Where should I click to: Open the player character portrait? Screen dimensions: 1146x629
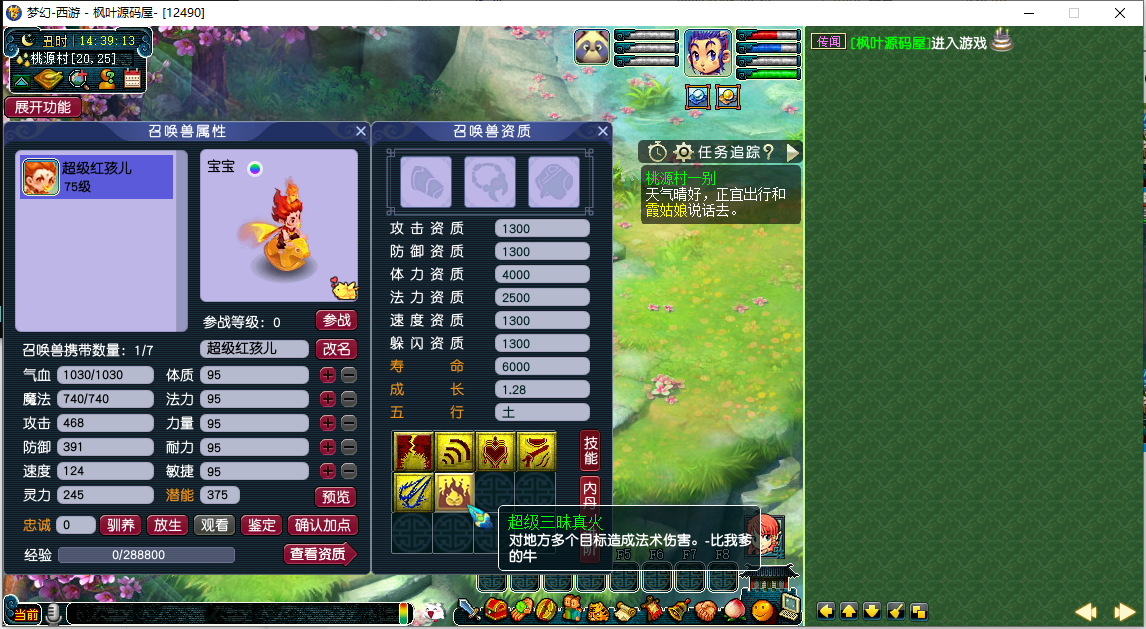pyautogui.click(x=707, y=52)
